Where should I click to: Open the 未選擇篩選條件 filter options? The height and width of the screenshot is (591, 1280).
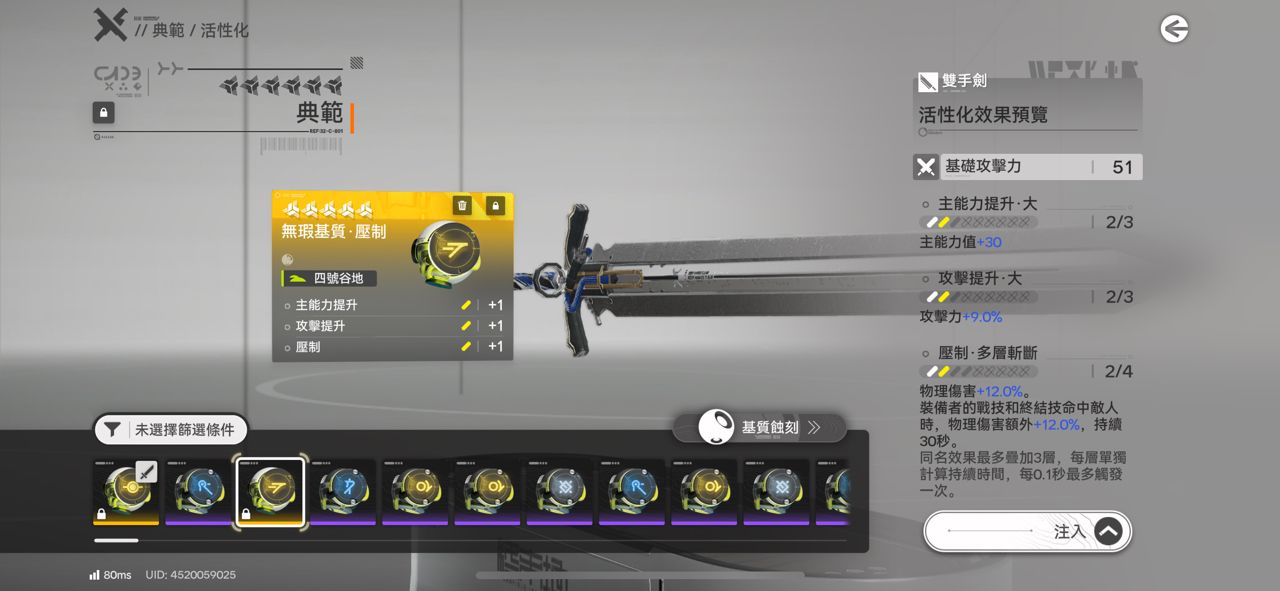coord(171,430)
